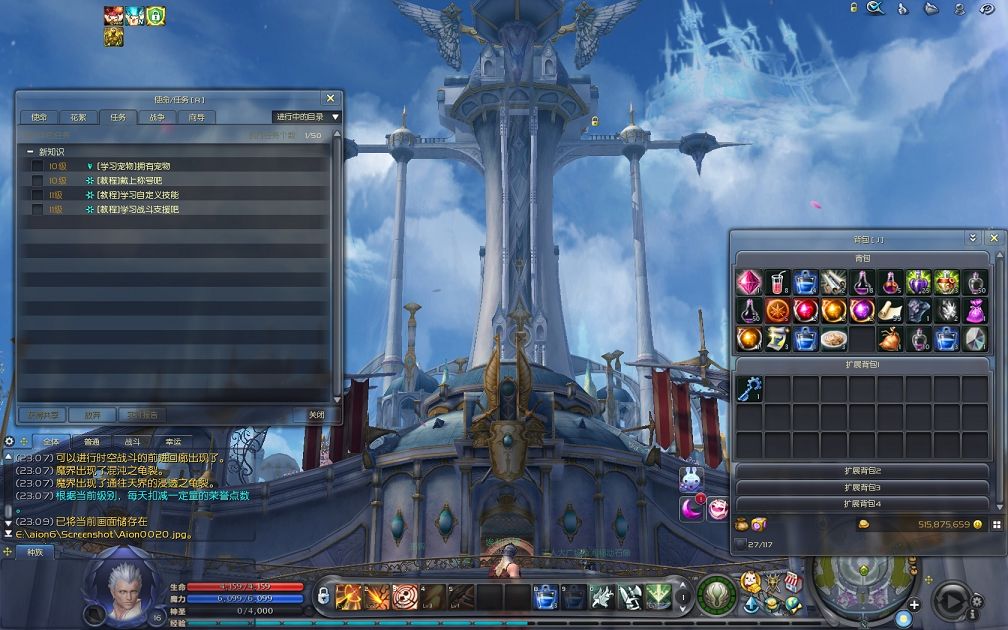
Task: Switch chat to the 战斗 tab
Action: 133,441
